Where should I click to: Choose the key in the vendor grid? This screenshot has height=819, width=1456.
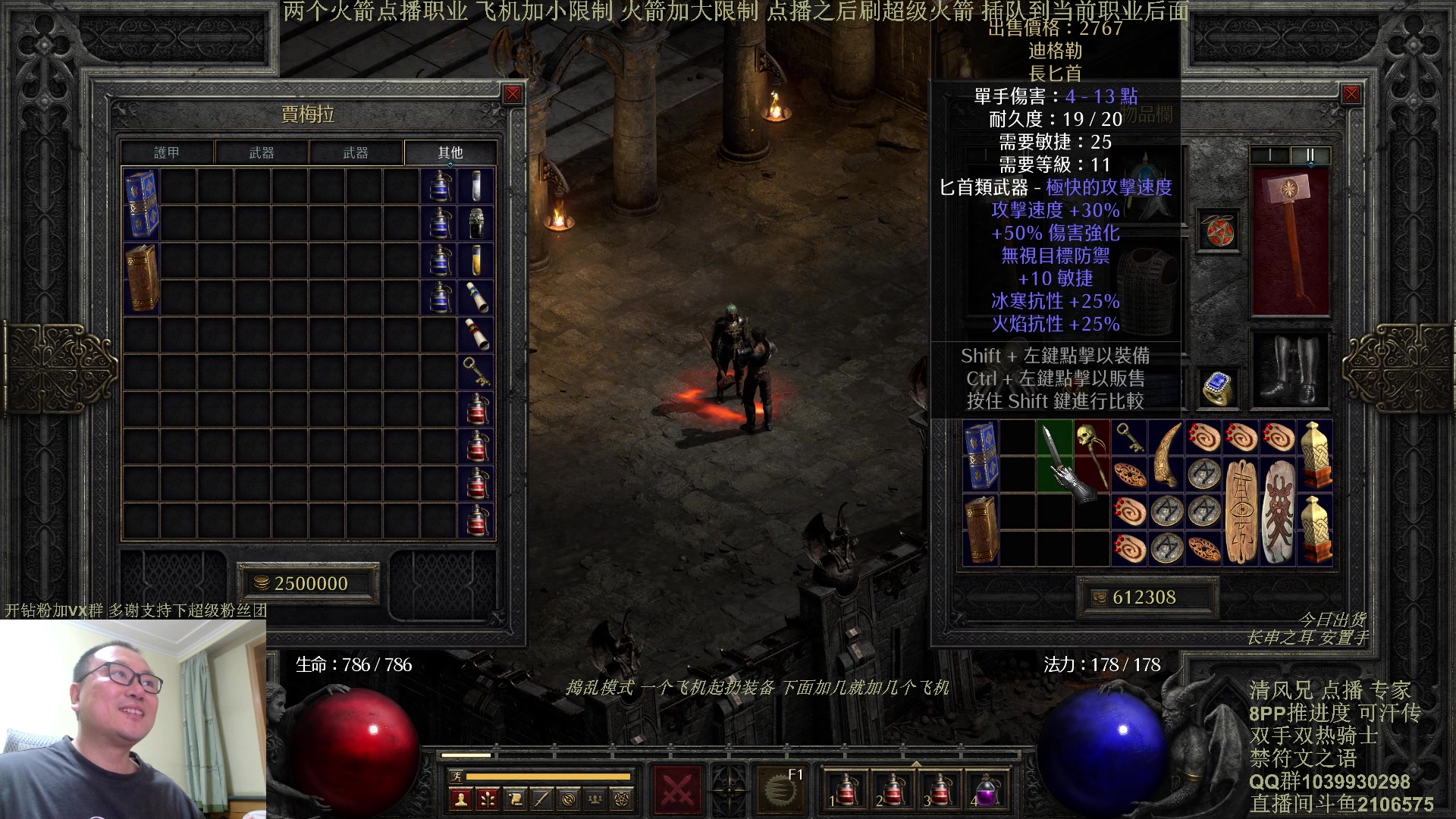click(x=476, y=372)
